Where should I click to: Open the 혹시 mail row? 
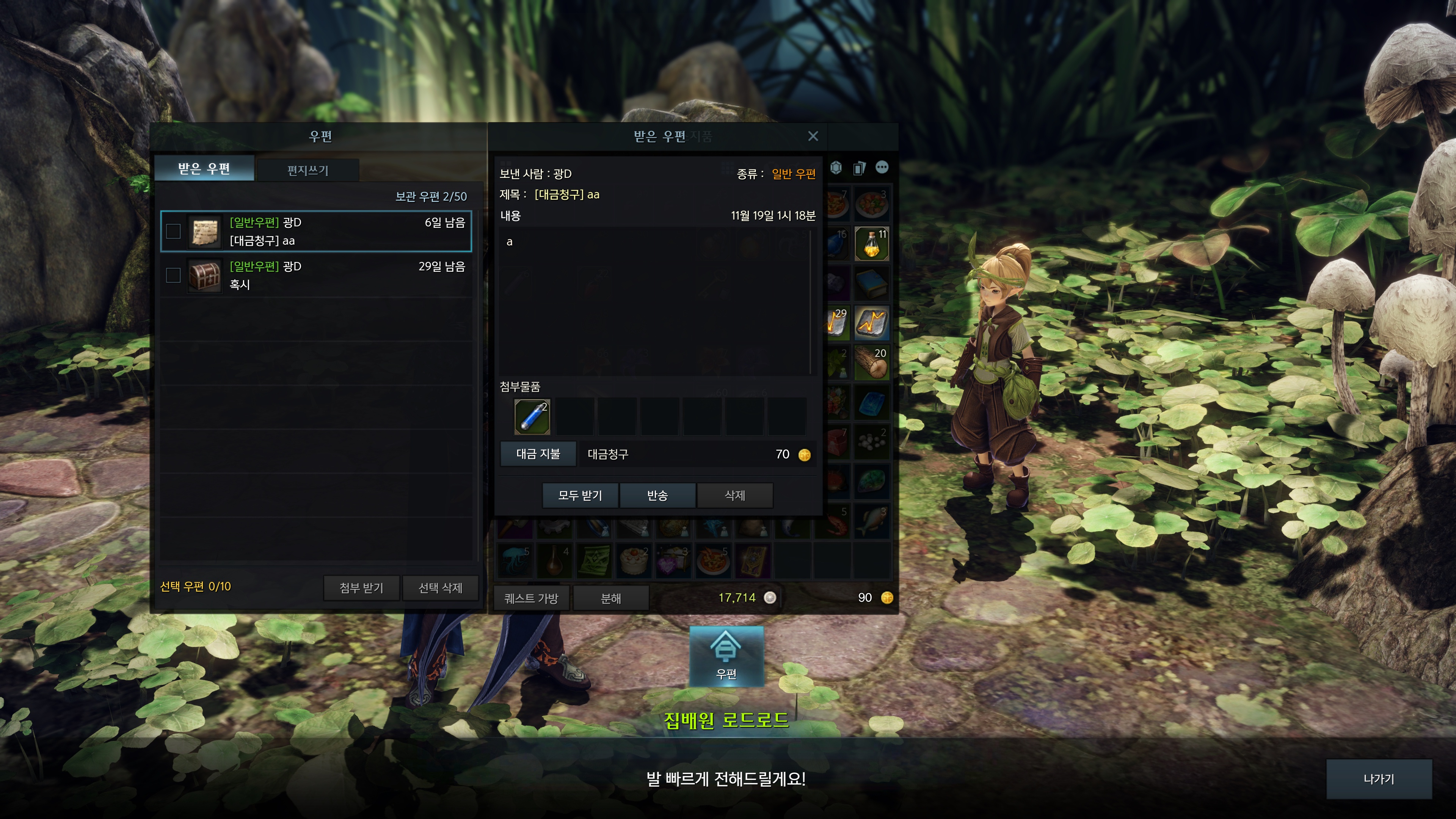pyautogui.click(x=328, y=275)
